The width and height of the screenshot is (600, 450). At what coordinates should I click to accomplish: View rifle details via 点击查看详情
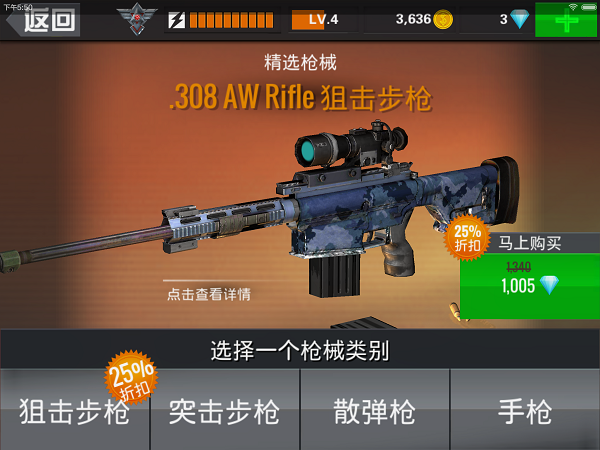tap(208, 294)
